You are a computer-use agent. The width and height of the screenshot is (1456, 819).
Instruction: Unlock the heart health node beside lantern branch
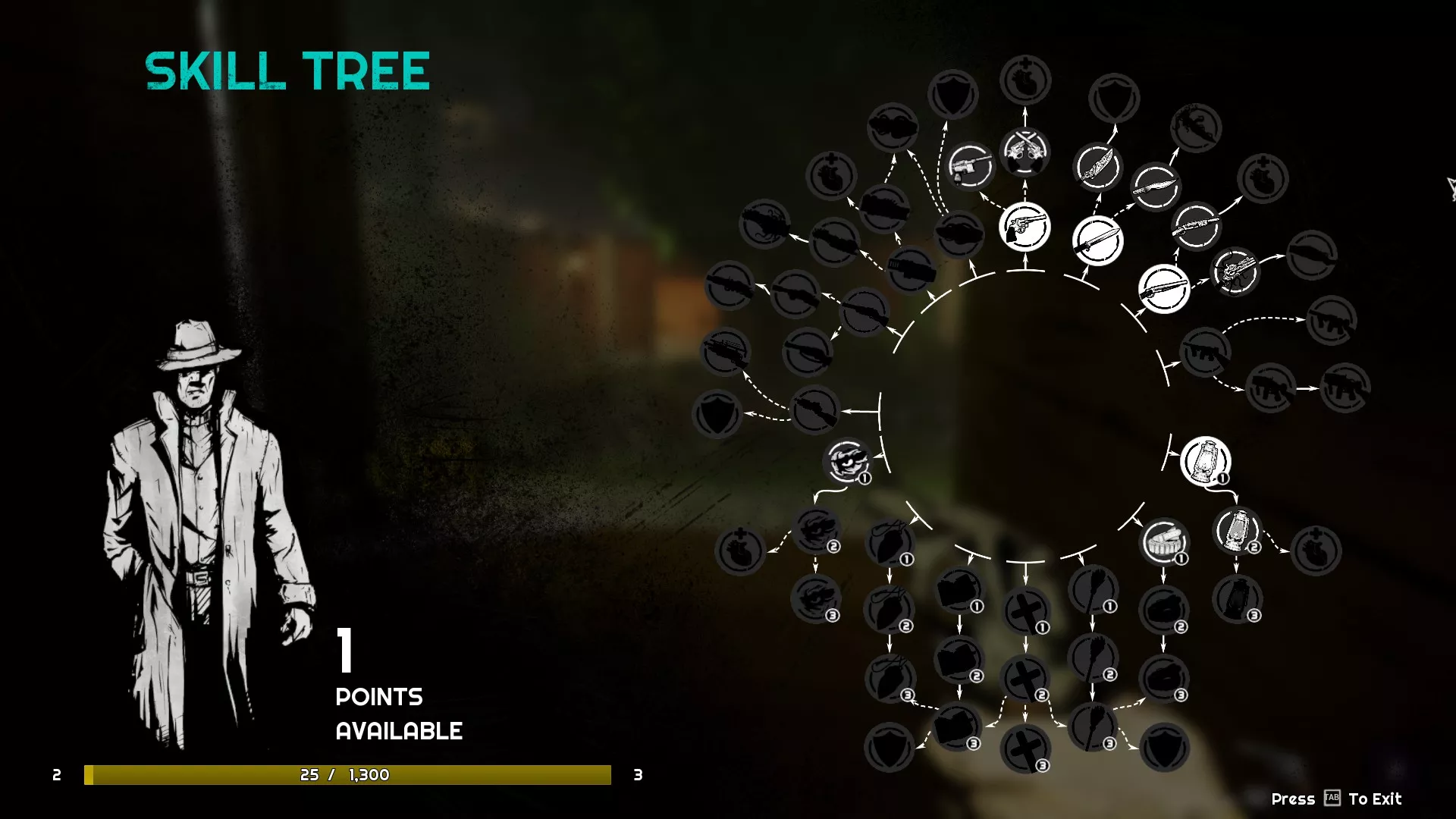click(x=1317, y=548)
